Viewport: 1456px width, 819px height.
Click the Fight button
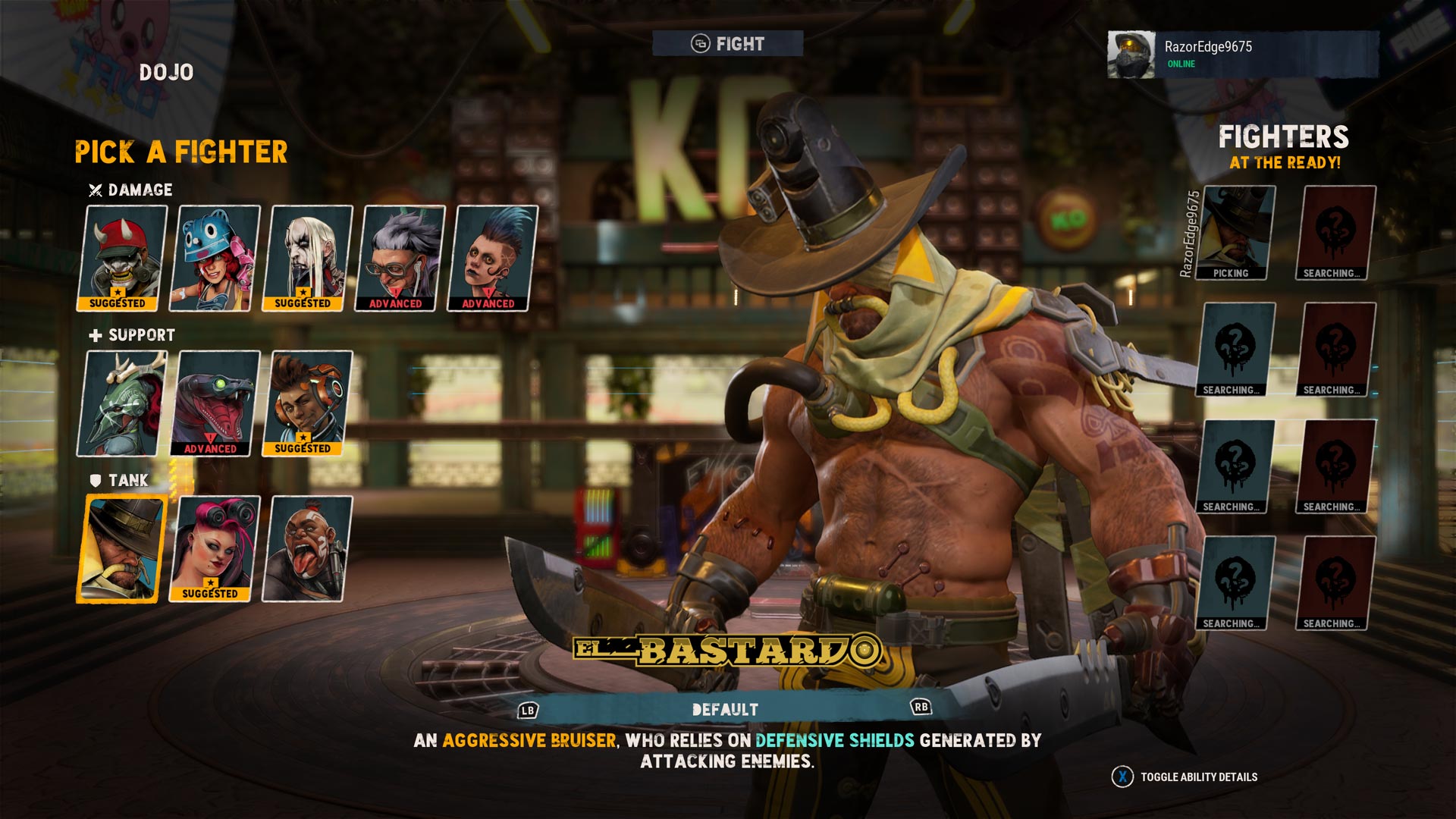(x=728, y=44)
